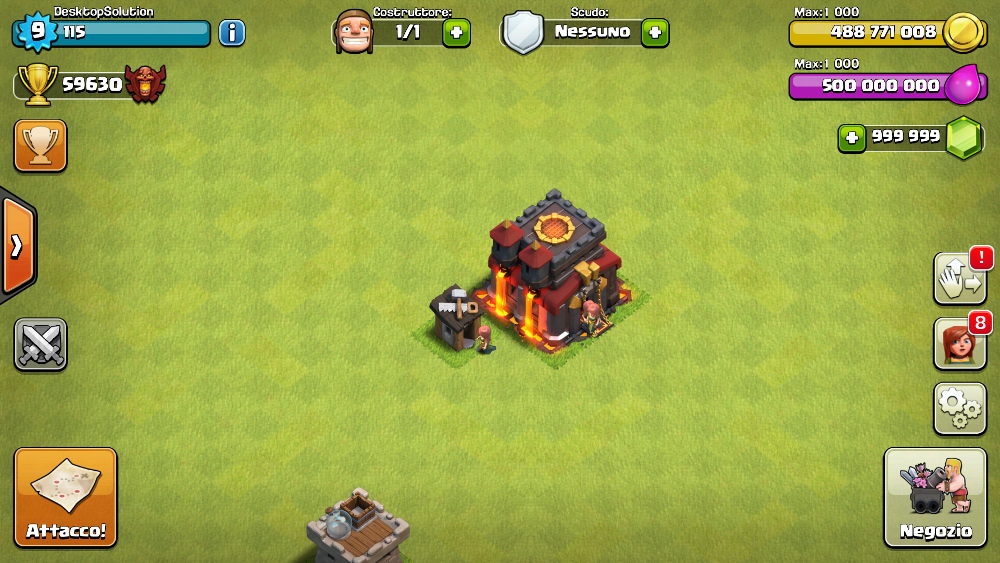Viewport: 1000px width, 563px height.
Task: Expand the orange side arrow panel
Action: tap(17, 246)
